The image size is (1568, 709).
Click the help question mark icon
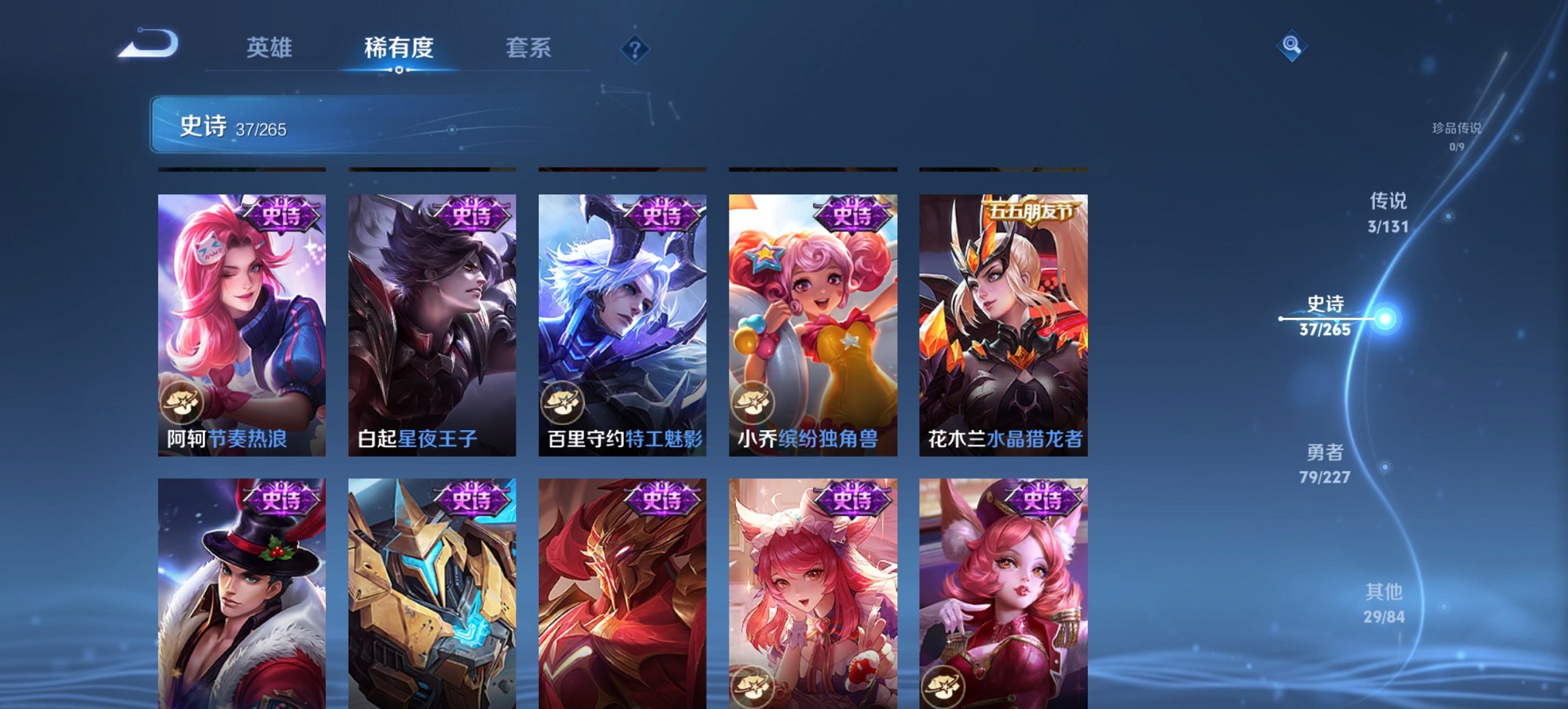click(x=634, y=48)
